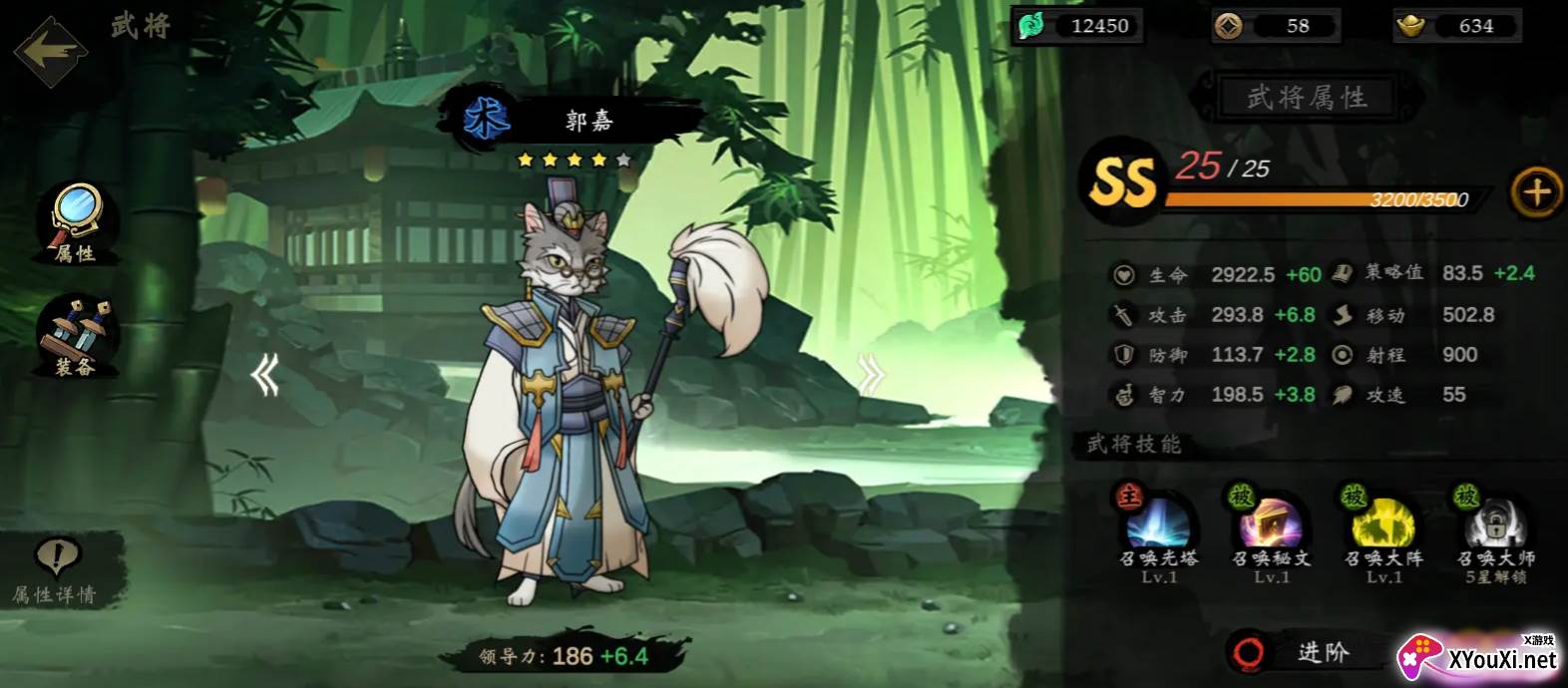Viewport: 1568px width, 688px height.
Task: Select the next general with right chevrons
Action: coord(871,375)
